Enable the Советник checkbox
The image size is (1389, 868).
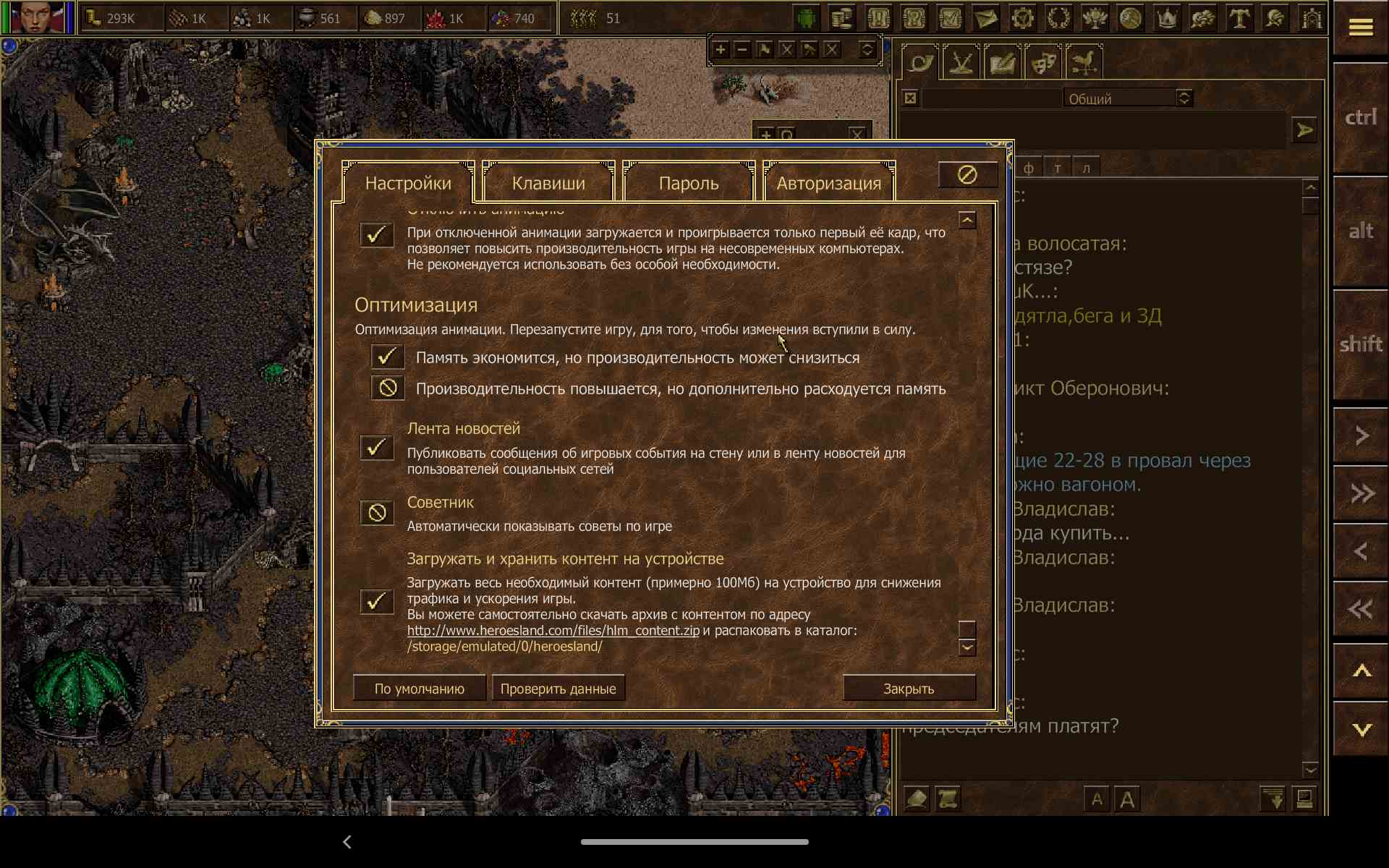pos(377,514)
